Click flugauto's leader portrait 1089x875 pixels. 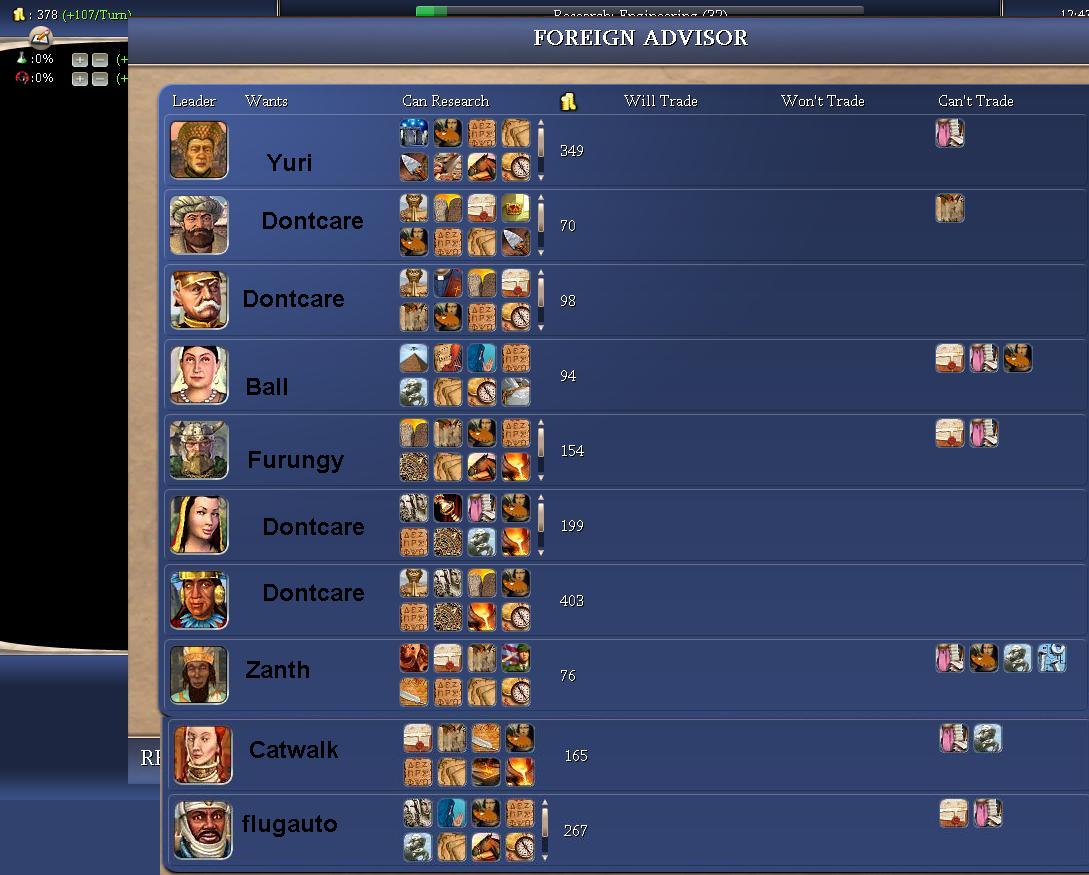pyautogui.click(x=203, y=830)
